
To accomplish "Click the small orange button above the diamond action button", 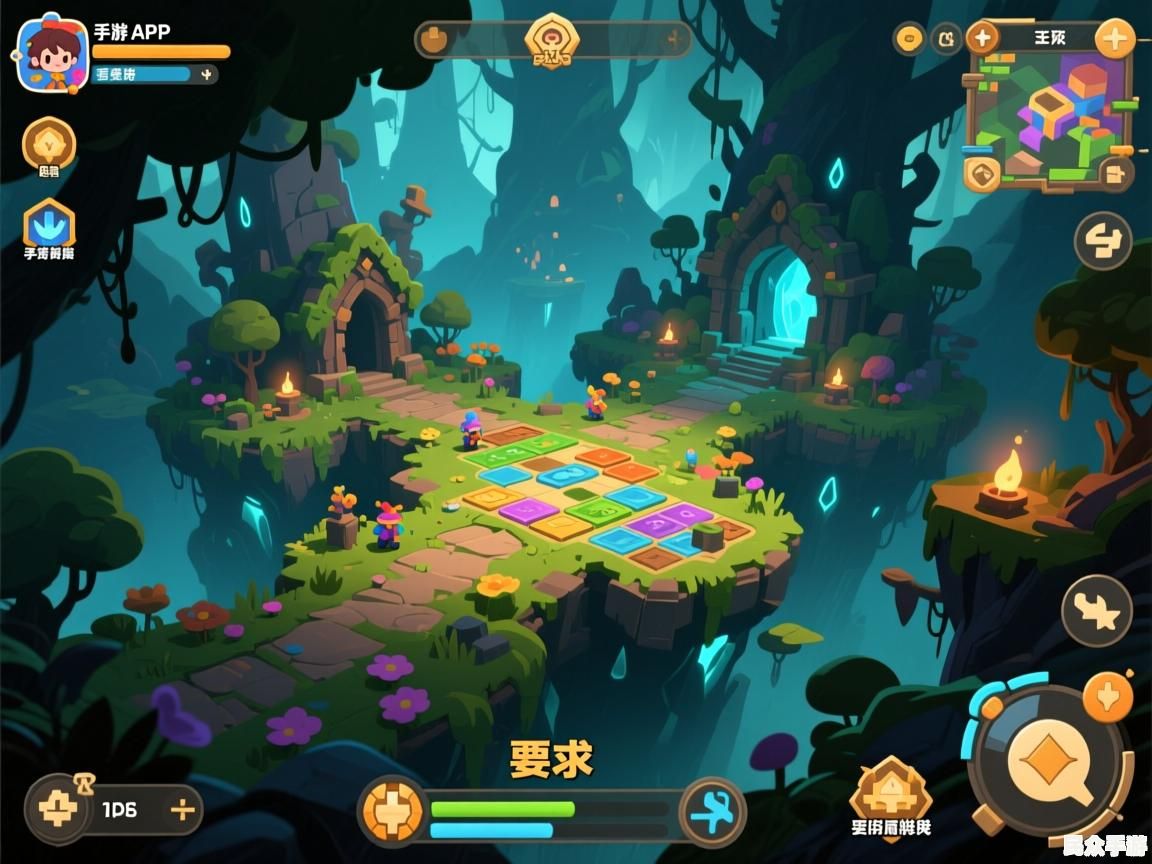I will coord(1108,695).
